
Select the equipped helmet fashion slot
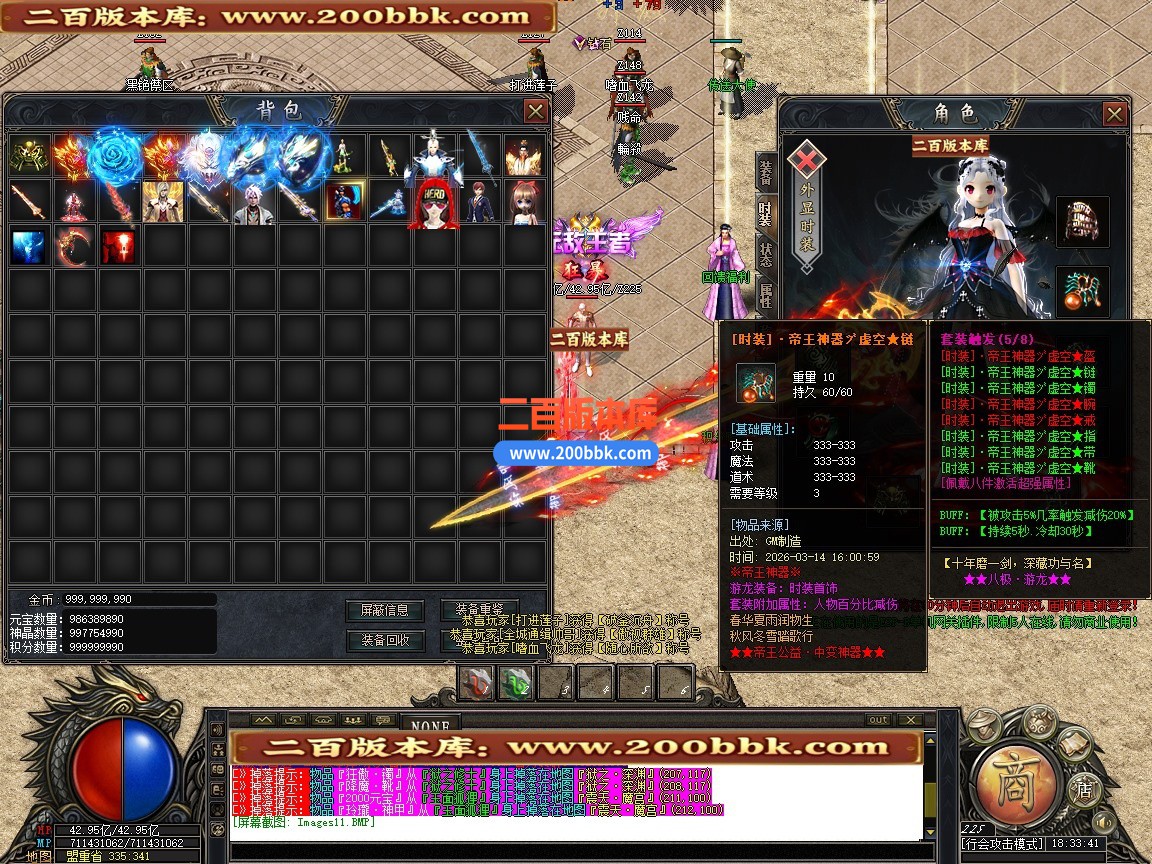click(x=1082, y=221)
